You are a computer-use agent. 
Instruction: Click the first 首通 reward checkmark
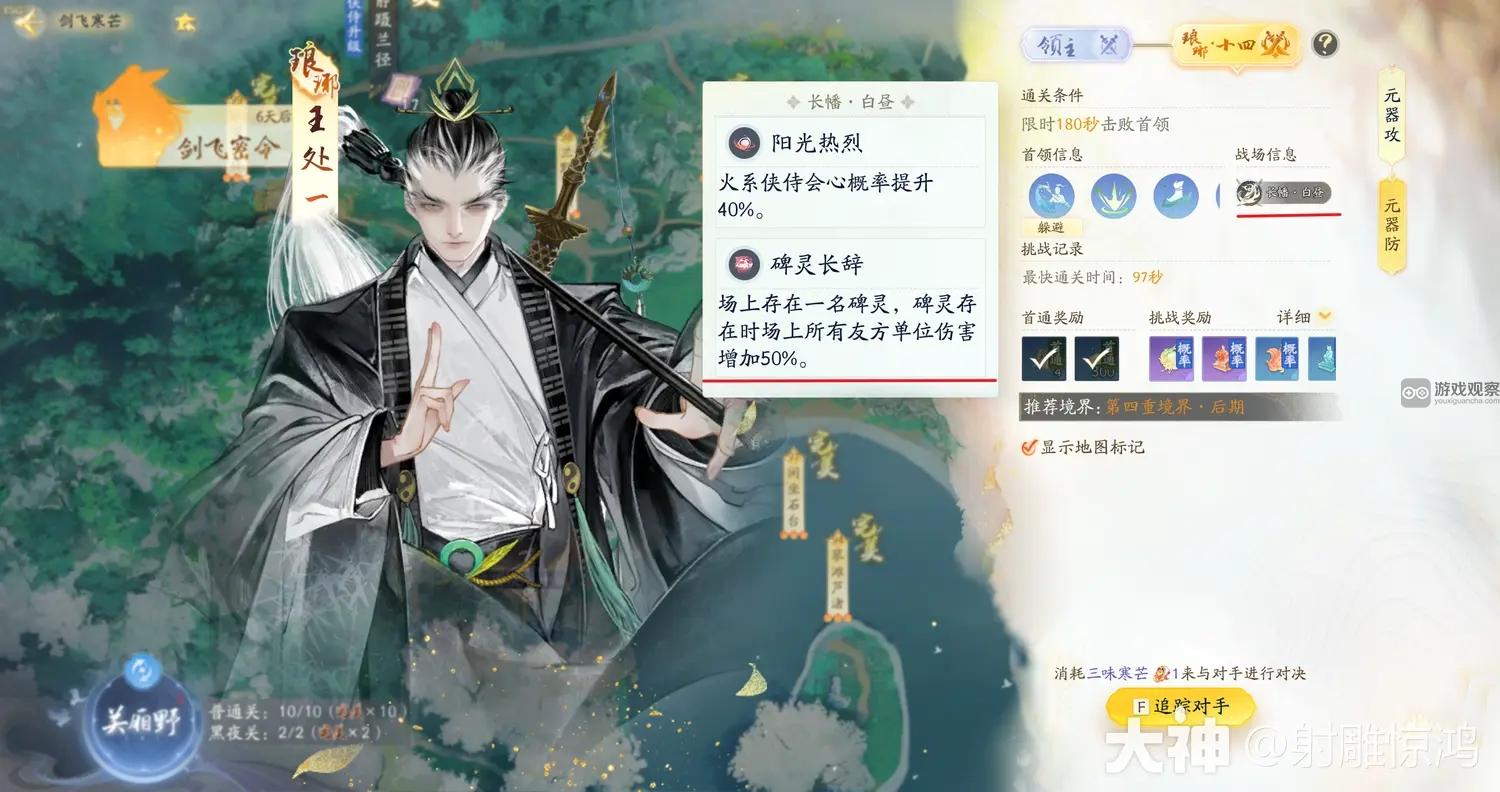[x=1044, y=358]
